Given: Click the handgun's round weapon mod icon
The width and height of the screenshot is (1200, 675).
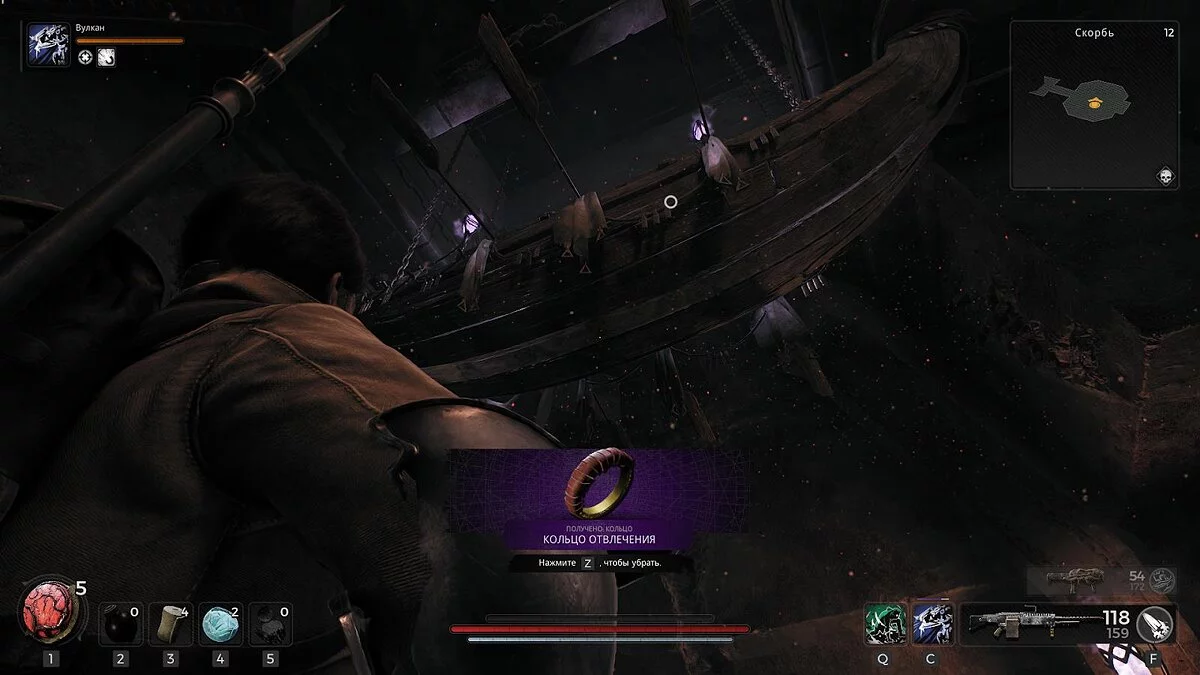Looking at the screenshot, I should (x=1162, y=580).
